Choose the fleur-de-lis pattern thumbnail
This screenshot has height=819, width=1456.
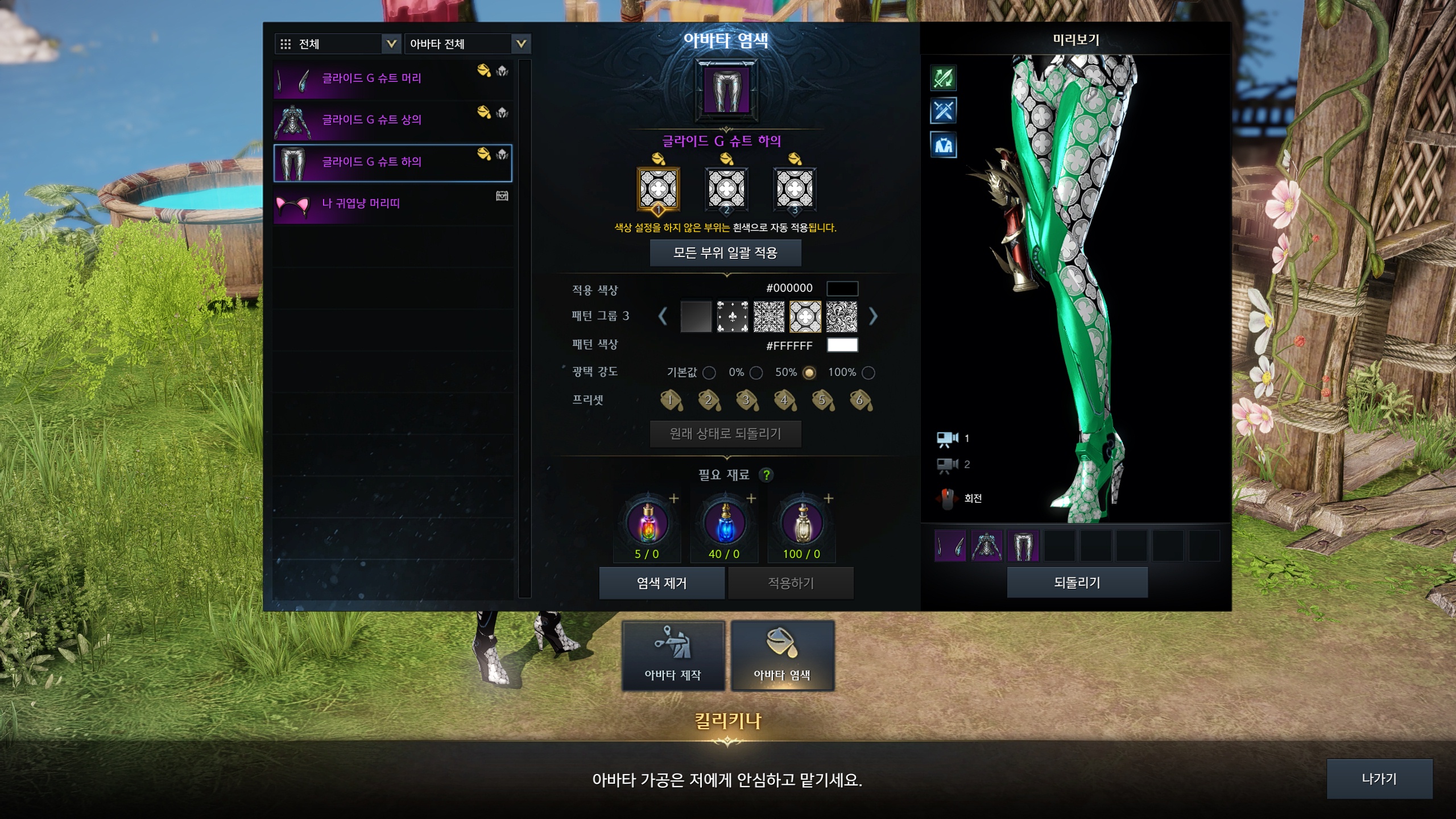pyautogui.click(x=732, y=317)
